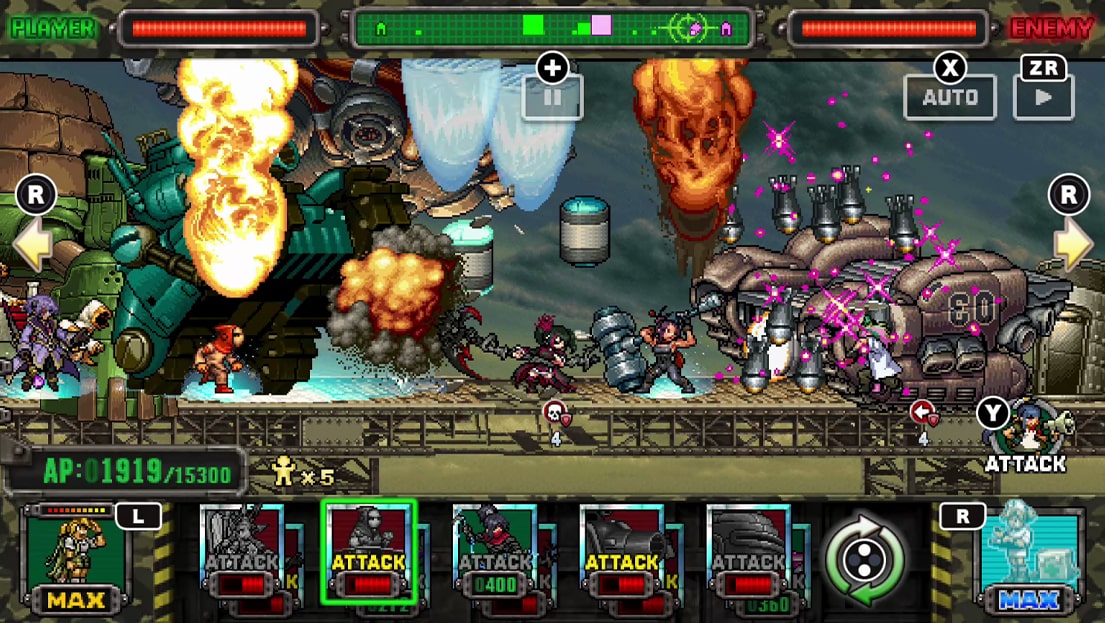Activate the icy blue MAX character portrait
The image size is (1105, 623).
click(x=1029, y=558)
